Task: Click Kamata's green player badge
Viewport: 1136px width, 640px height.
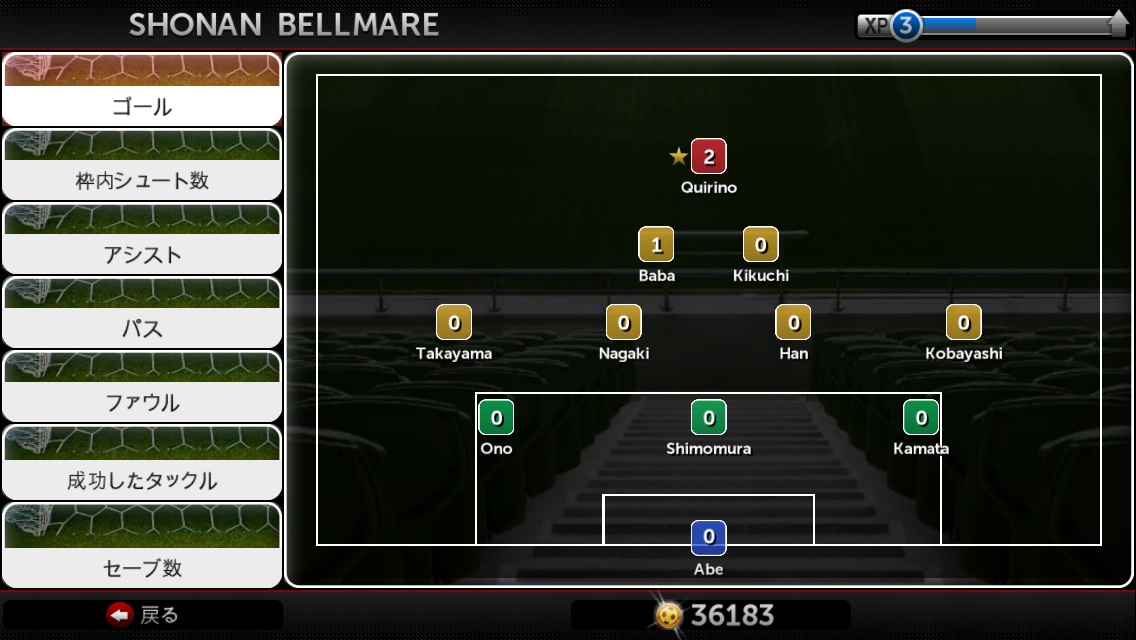Action: pyautogui.click(x=921, y=418)
